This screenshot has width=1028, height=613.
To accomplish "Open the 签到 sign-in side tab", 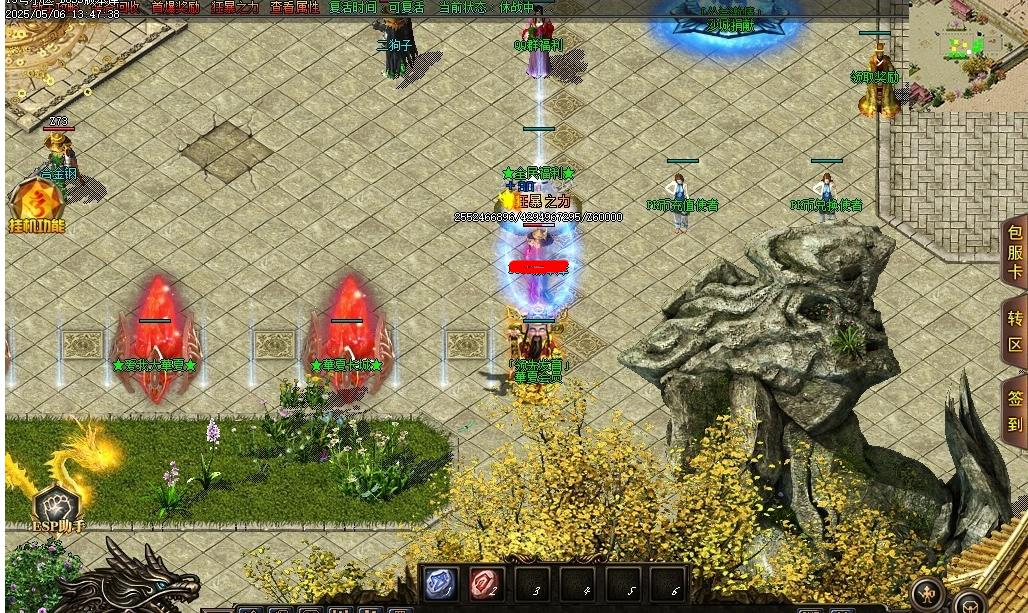I will 1014,410.
